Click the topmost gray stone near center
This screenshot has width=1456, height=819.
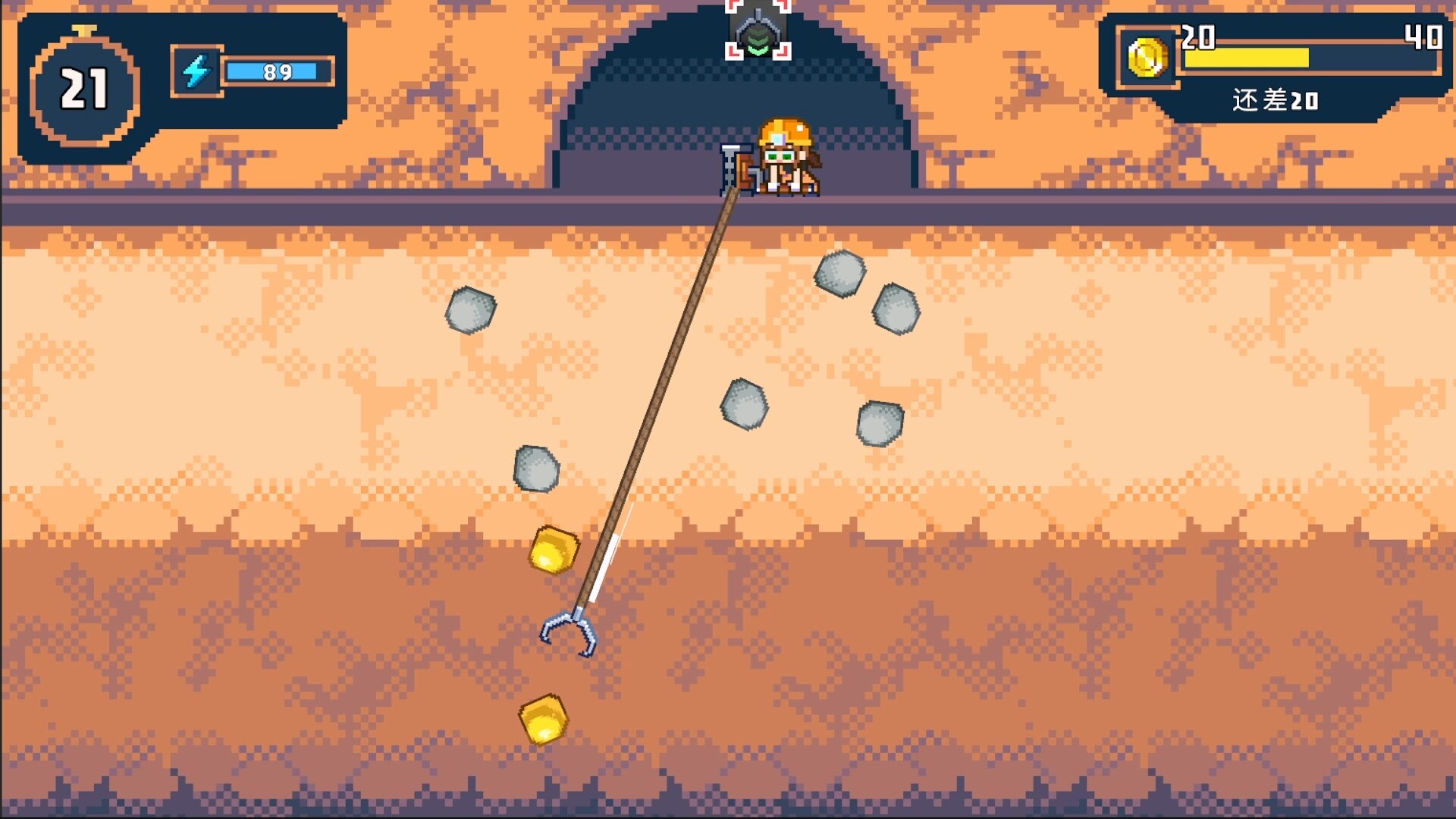click(839, 275)
